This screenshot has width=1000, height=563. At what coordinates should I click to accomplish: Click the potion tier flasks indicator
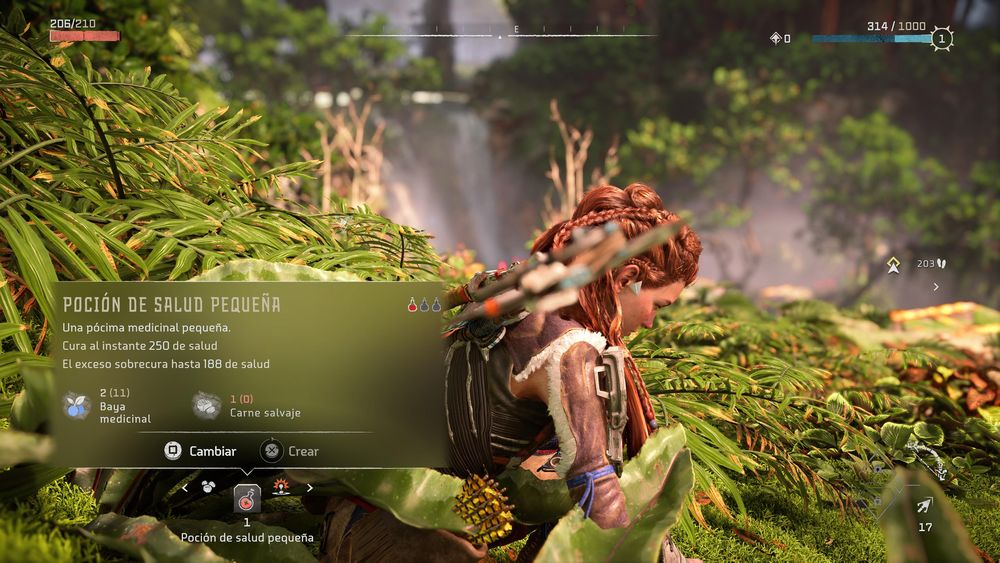(424, 304)
